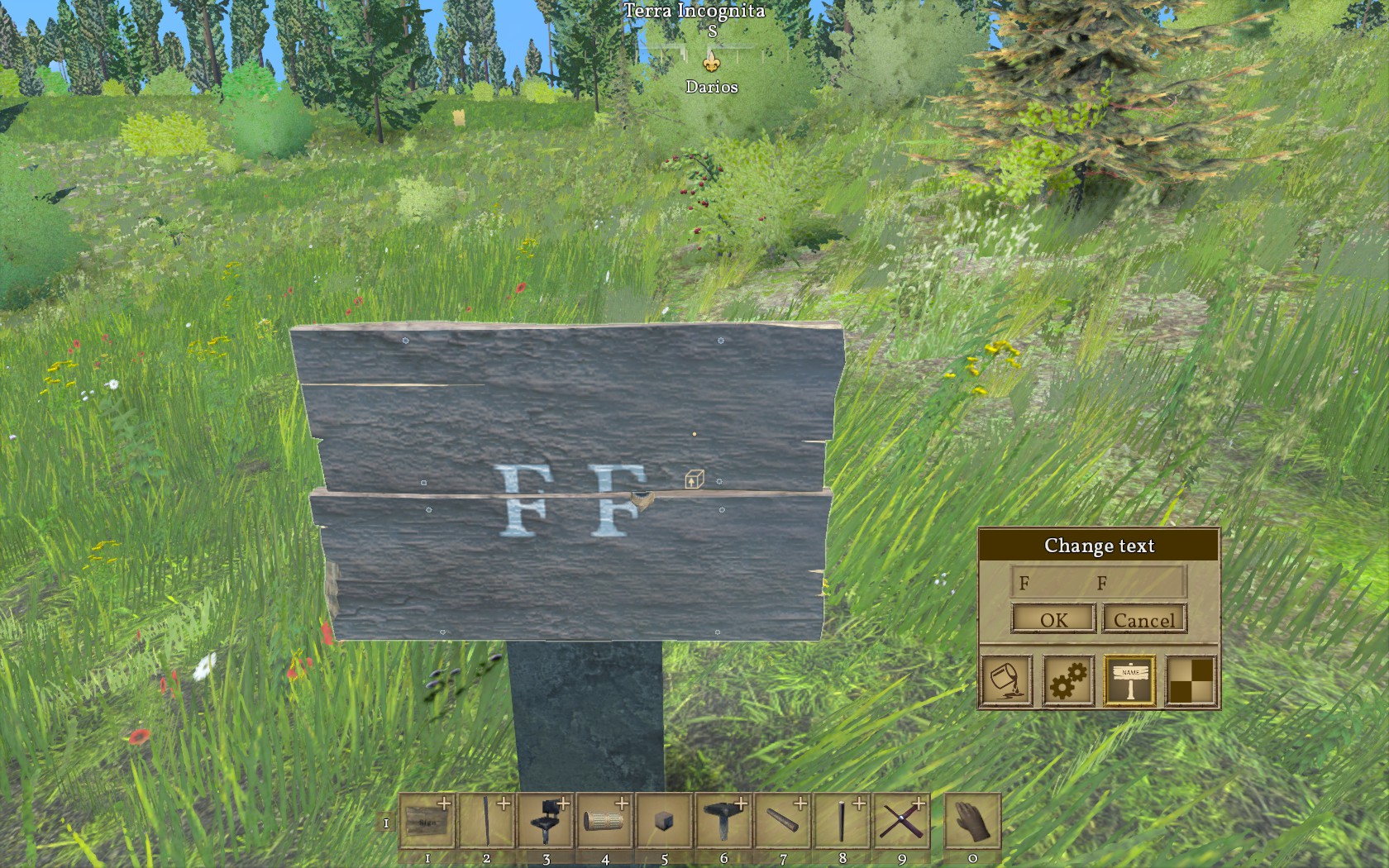Select the stone cube in hotbar slot 5
The image size is (1389, 868).
pos(664,821)
